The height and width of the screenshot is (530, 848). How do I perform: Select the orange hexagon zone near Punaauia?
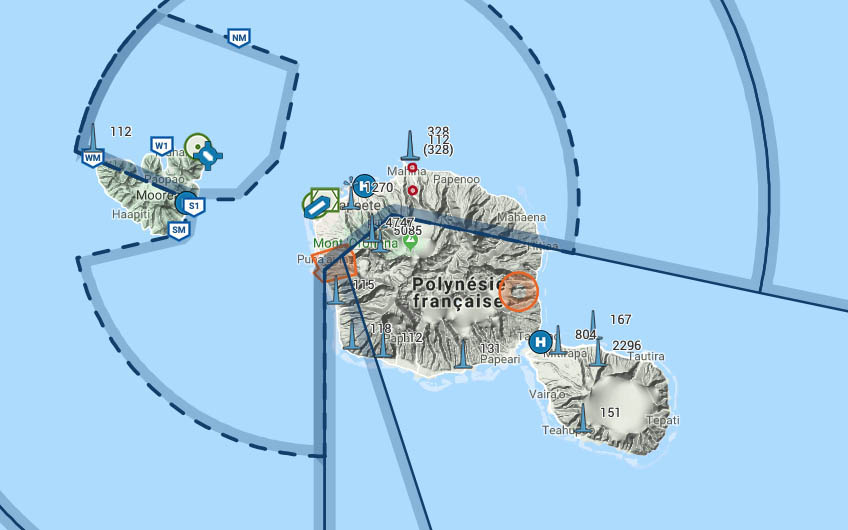click(x=334, y=267)
